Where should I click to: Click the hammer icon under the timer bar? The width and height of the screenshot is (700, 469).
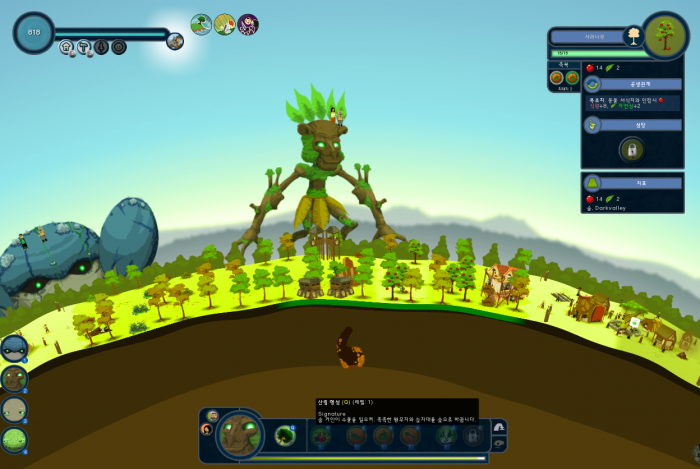[83, 47]
